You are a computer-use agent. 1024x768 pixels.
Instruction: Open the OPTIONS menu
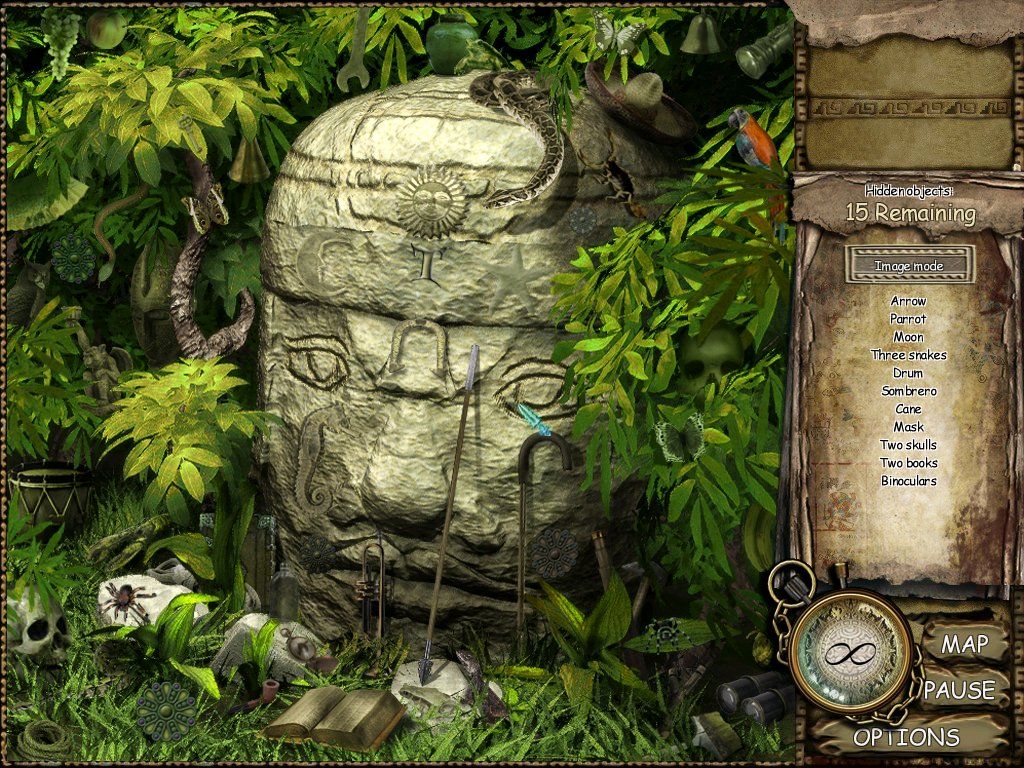click(x=906, y=738)
